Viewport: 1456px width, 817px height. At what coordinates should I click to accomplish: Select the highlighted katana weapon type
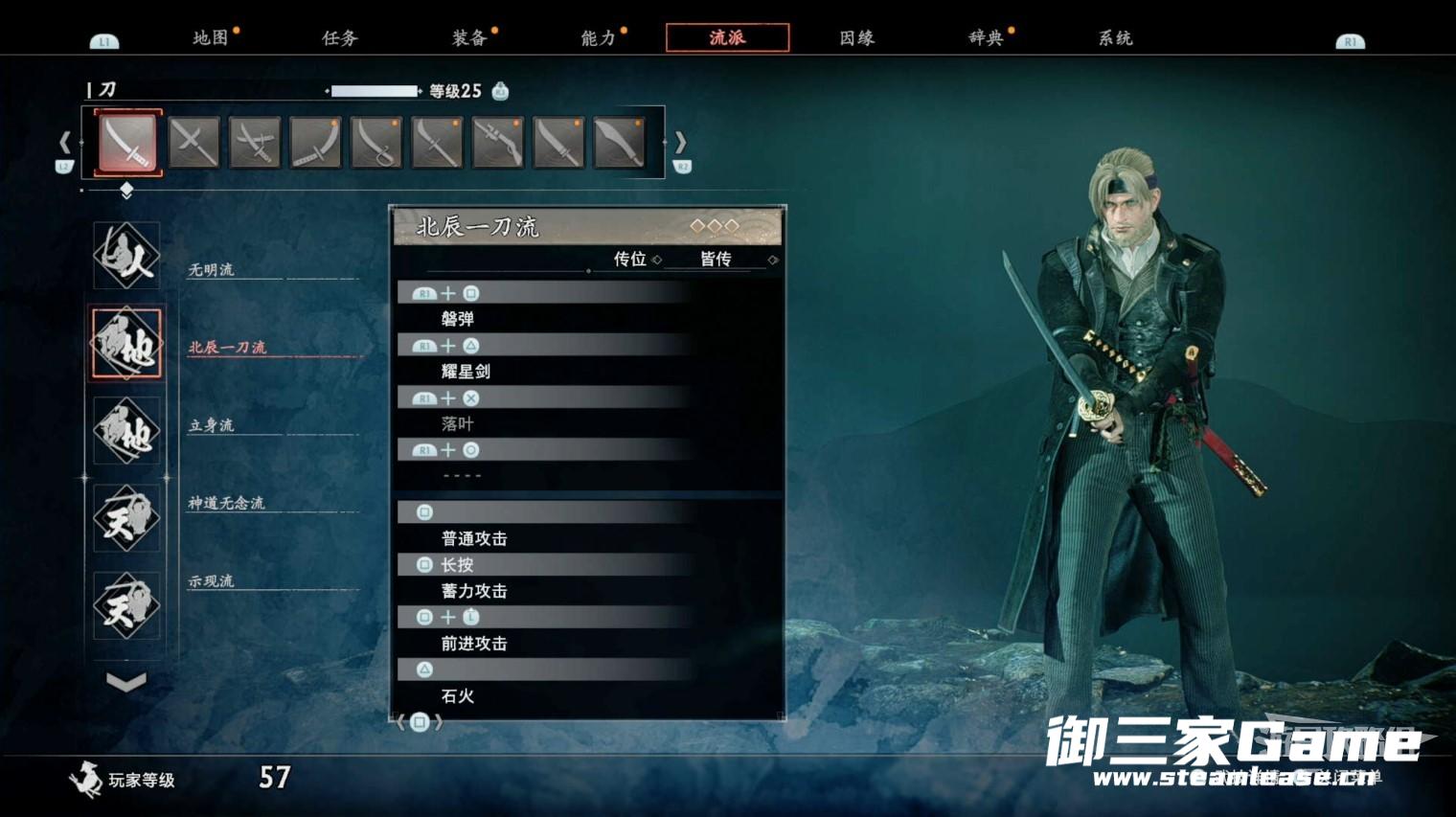click(128, 143)
